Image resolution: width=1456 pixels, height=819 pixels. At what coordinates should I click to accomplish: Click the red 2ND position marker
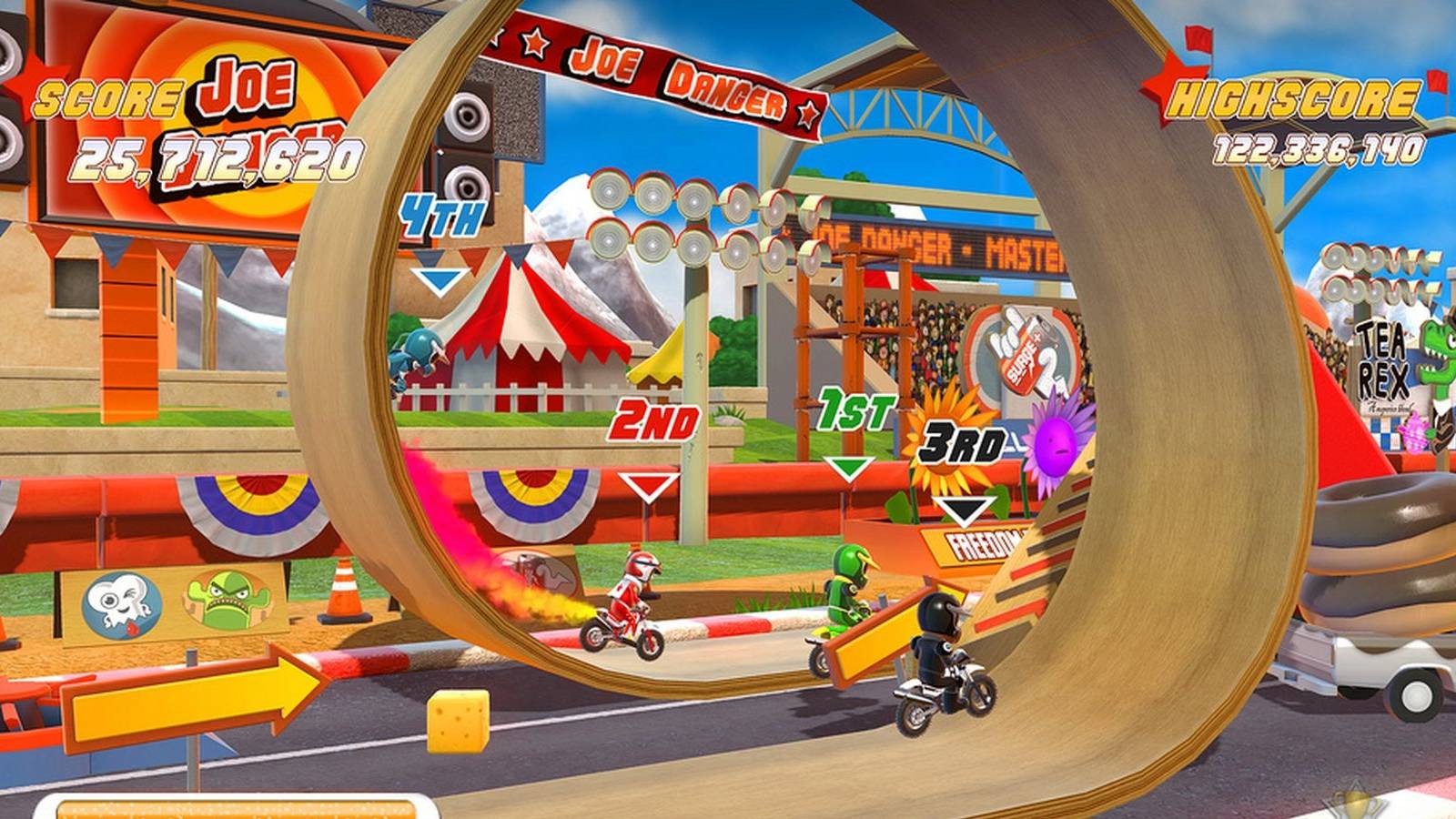[653, 423]
